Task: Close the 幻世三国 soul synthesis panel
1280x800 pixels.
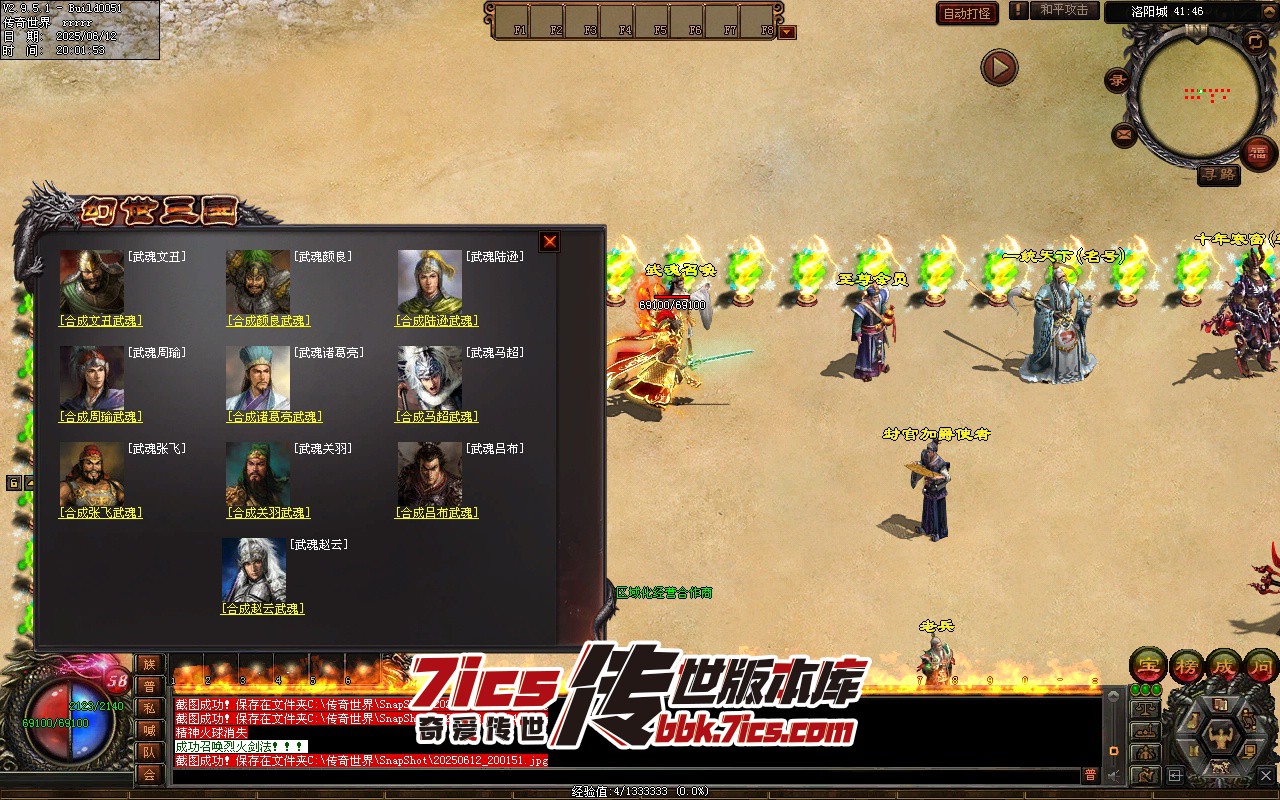Action: click(x=549, y=242)
